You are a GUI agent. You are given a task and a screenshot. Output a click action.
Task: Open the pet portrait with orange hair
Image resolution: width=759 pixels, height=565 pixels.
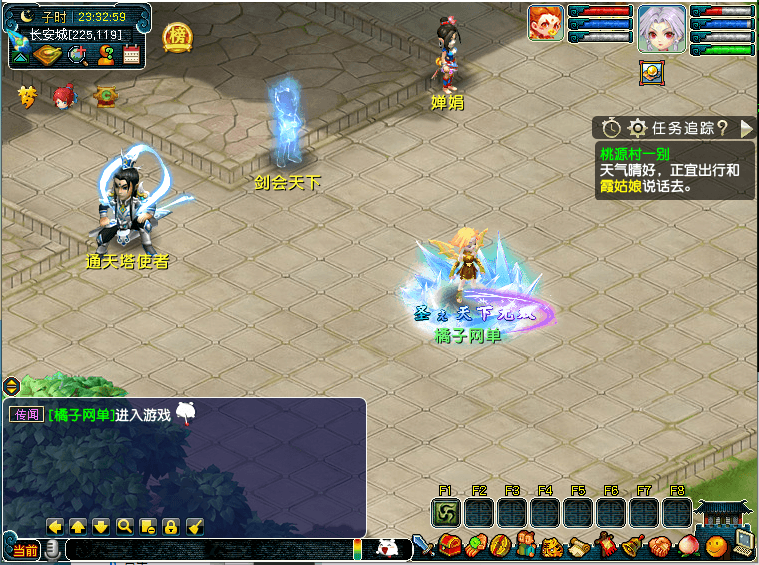pyautogui.click(x=546, y=23)
